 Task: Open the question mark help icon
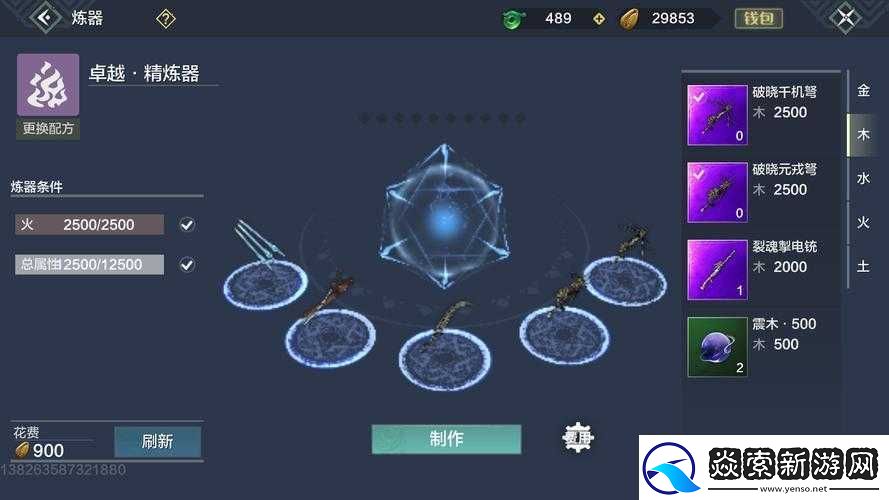[166, 18]
